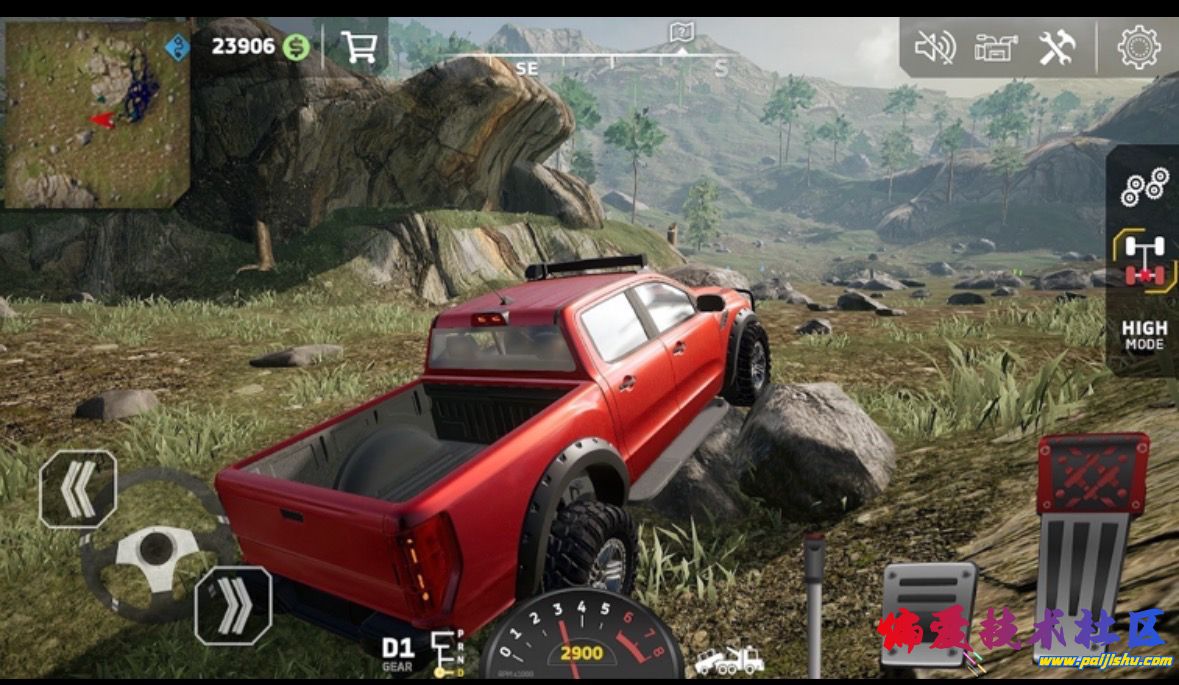
Task: Toggle the muted sound speaker icon
Action: click(x=935, y=47)
